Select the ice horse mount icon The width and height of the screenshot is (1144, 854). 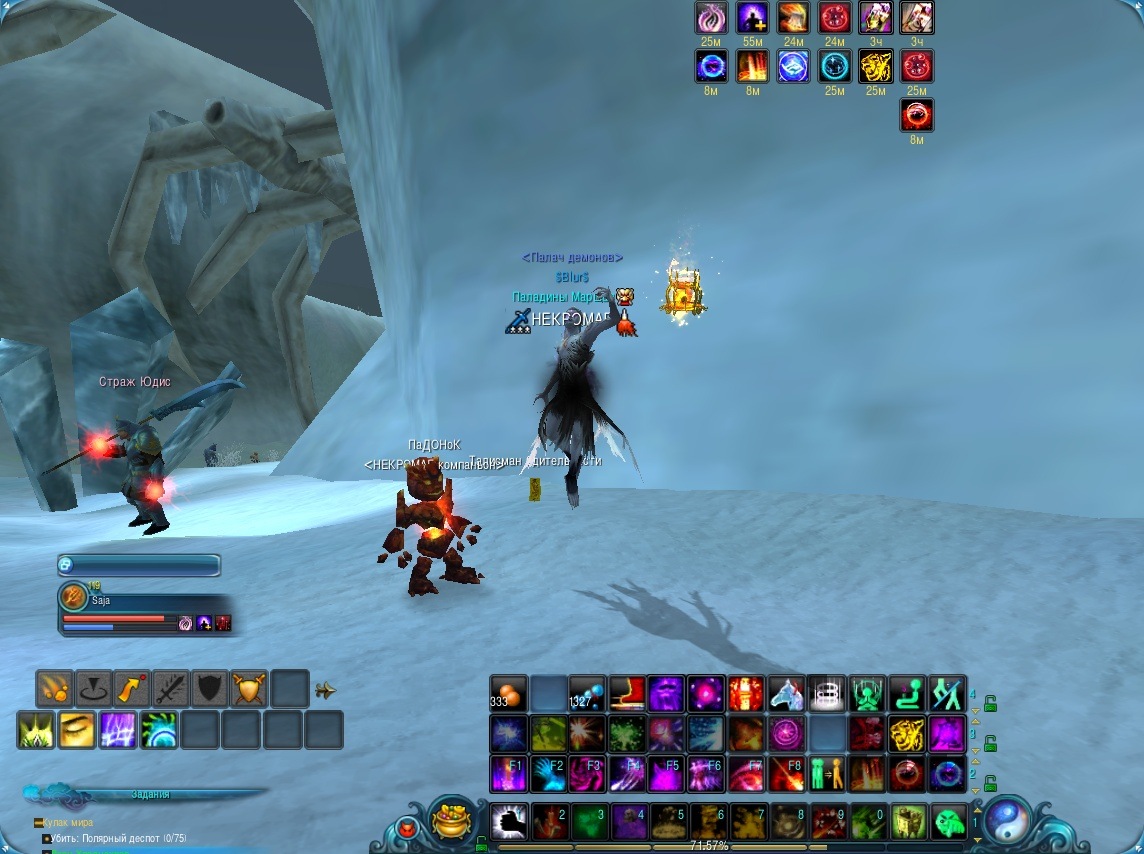788,693
